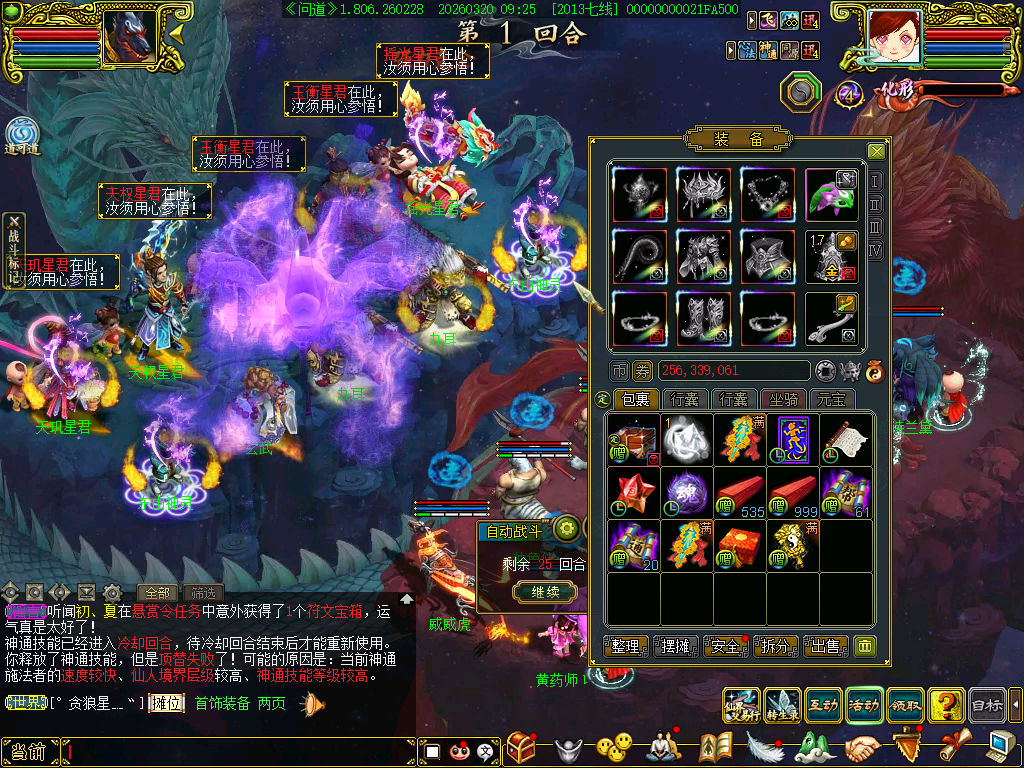This screenshot has height=768, width=1024.
Task: Click the chat text input field
Action: [x=240, y=751]
